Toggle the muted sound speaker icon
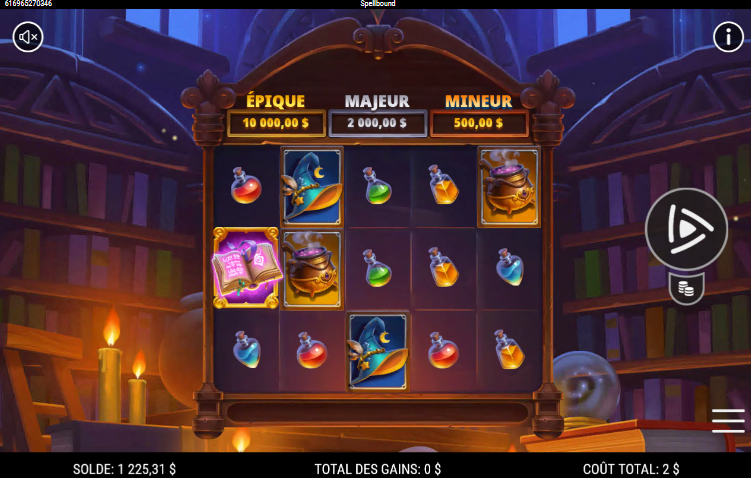Viewport: 751px width, 478px height. tap(28, 37)
